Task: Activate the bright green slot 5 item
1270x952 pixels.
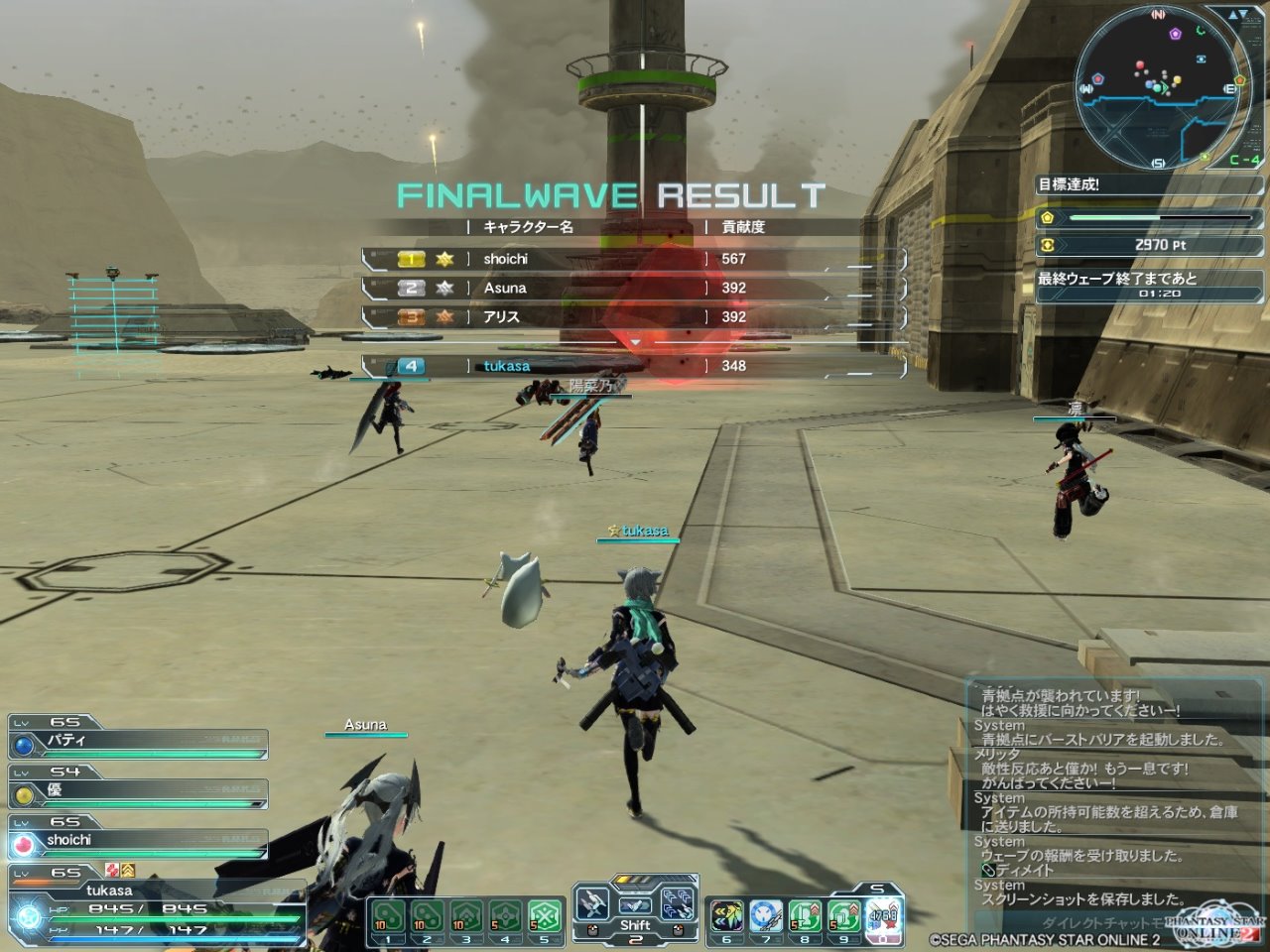Action: click(x=544, y=916)
